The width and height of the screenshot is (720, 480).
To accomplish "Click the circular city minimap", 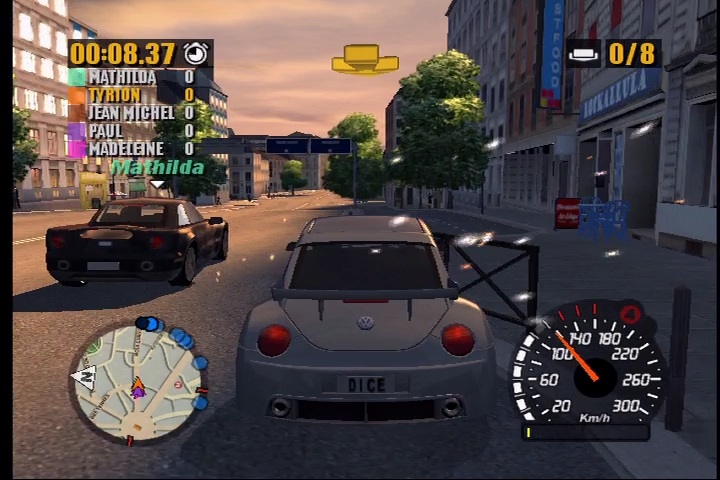I will point(139,383).
